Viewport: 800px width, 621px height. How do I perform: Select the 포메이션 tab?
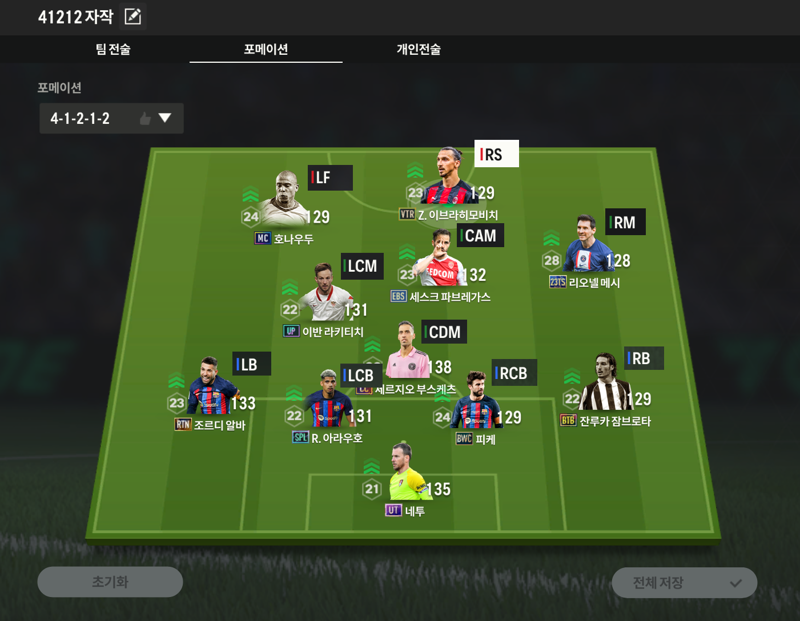click(266, 49)
